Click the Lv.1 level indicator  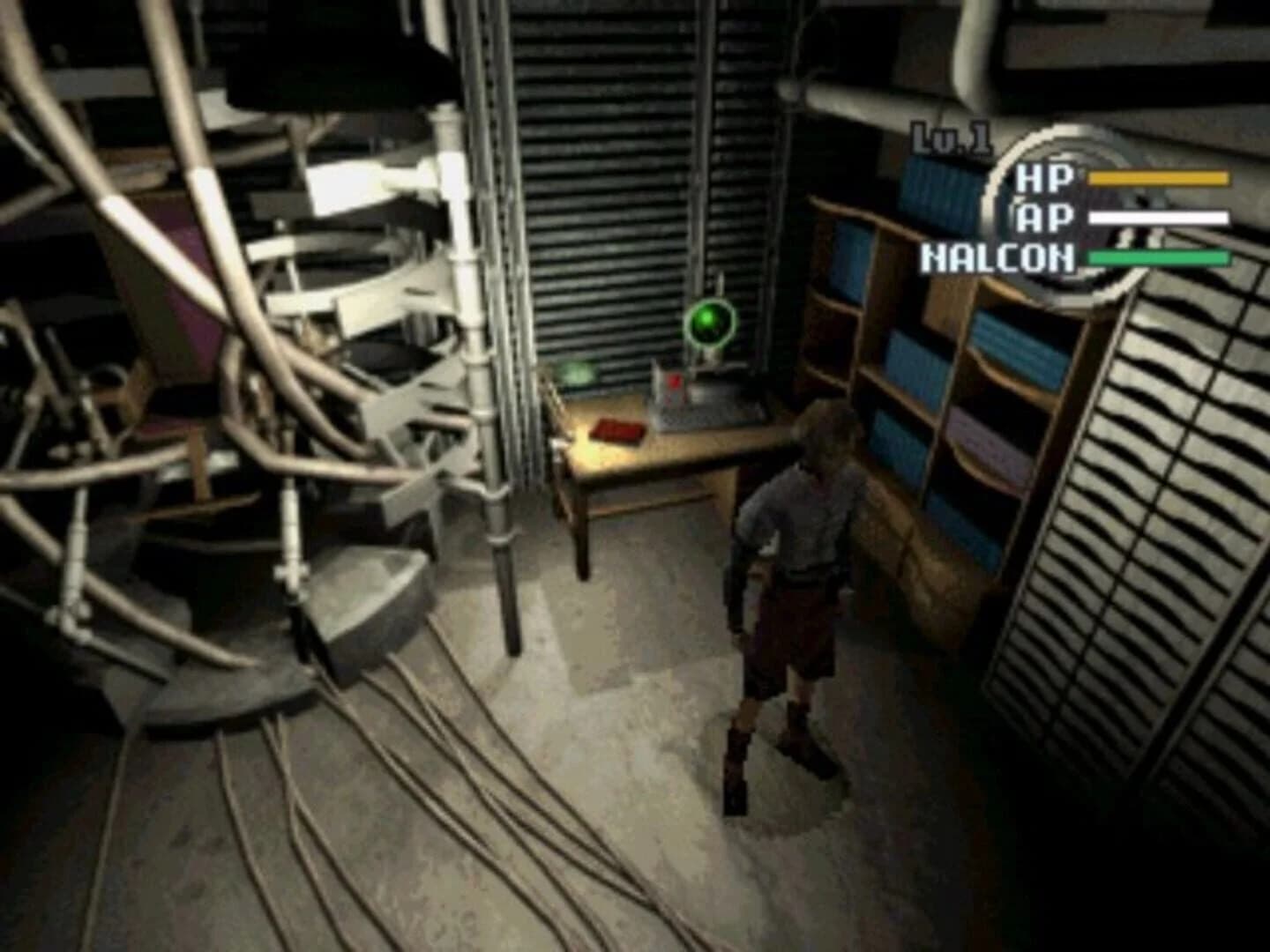pos(950,137)
